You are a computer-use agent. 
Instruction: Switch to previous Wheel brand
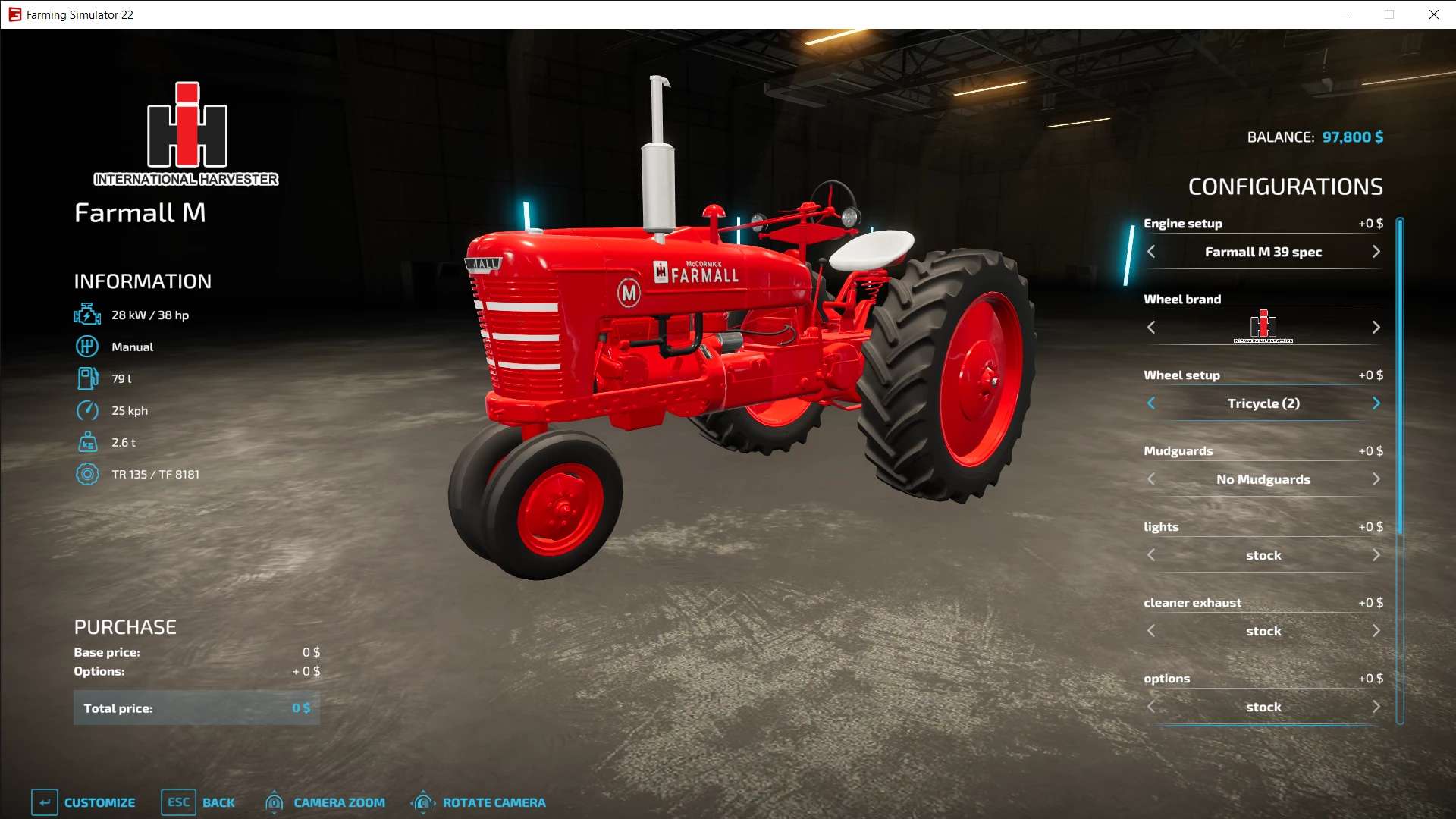(x=1151, y=328)
